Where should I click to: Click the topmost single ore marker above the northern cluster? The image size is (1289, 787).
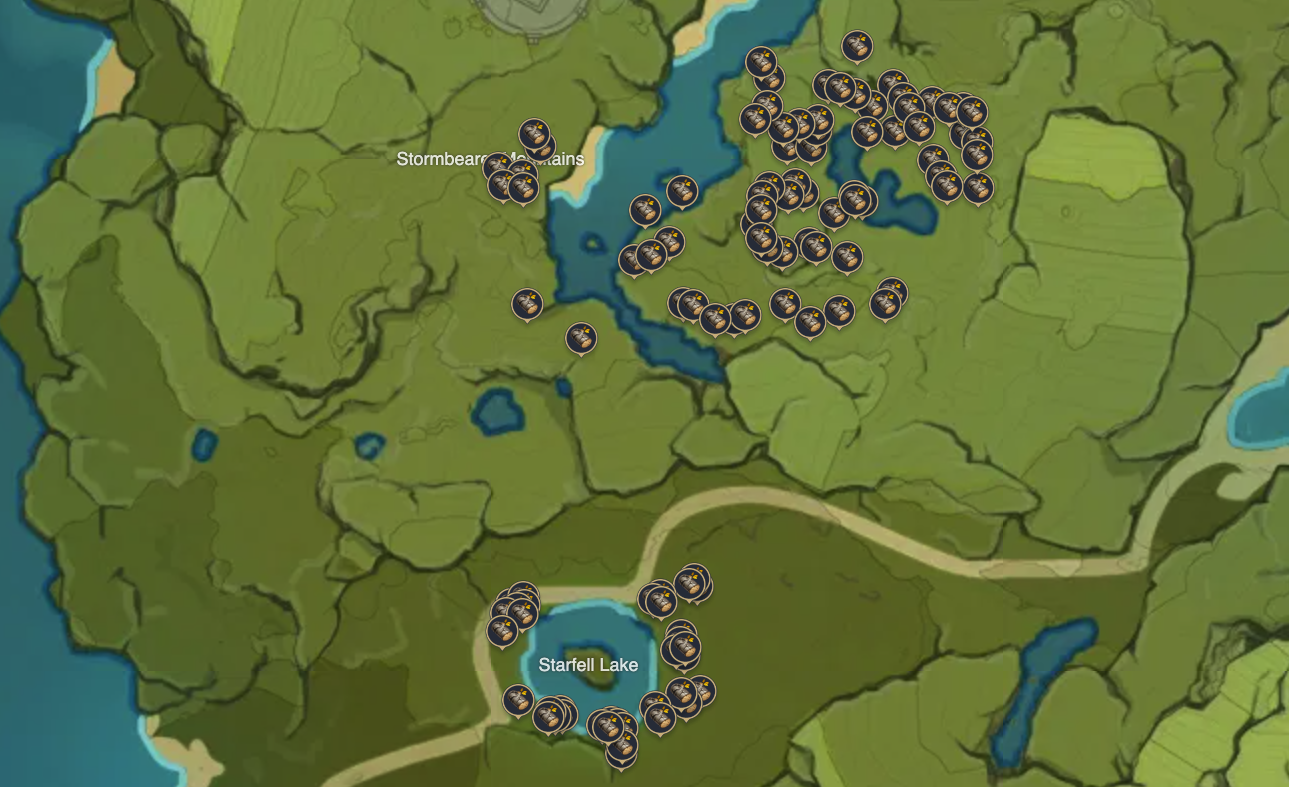pos(857,45)
